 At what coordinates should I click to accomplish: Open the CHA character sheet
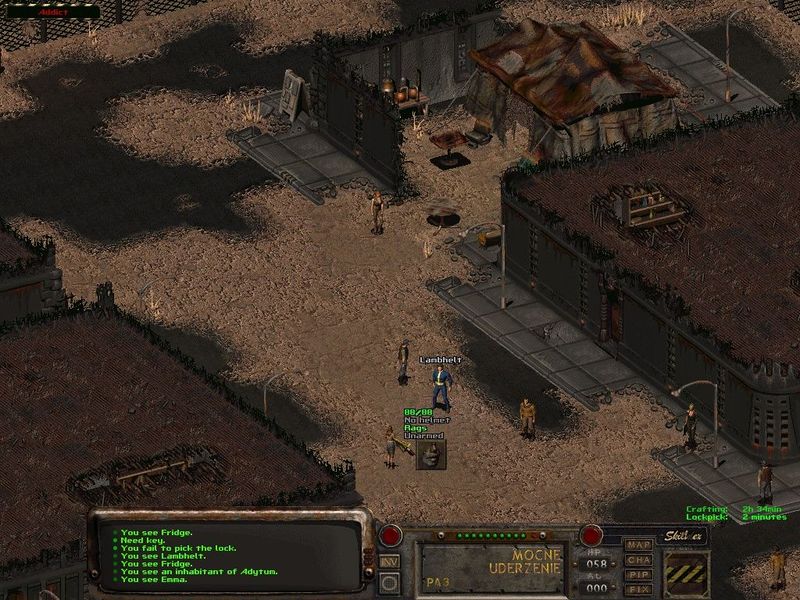638,560
